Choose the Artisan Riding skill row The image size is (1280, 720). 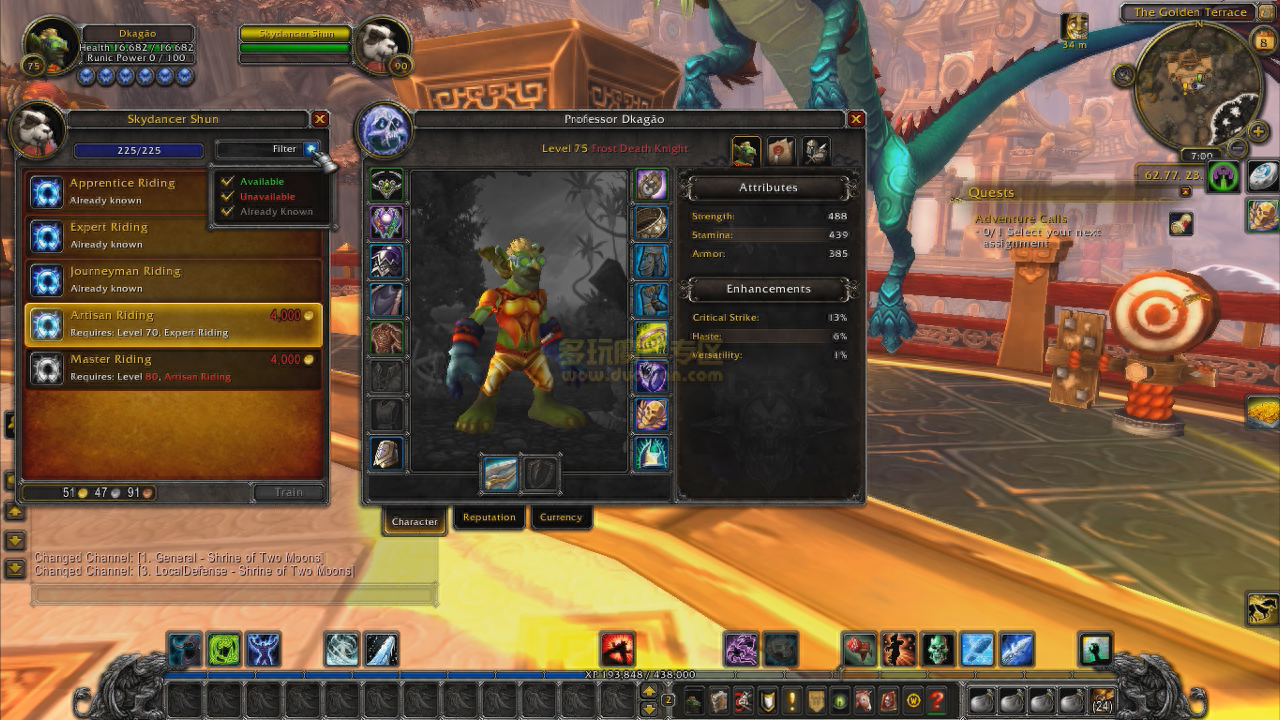[x=173, y=324]
